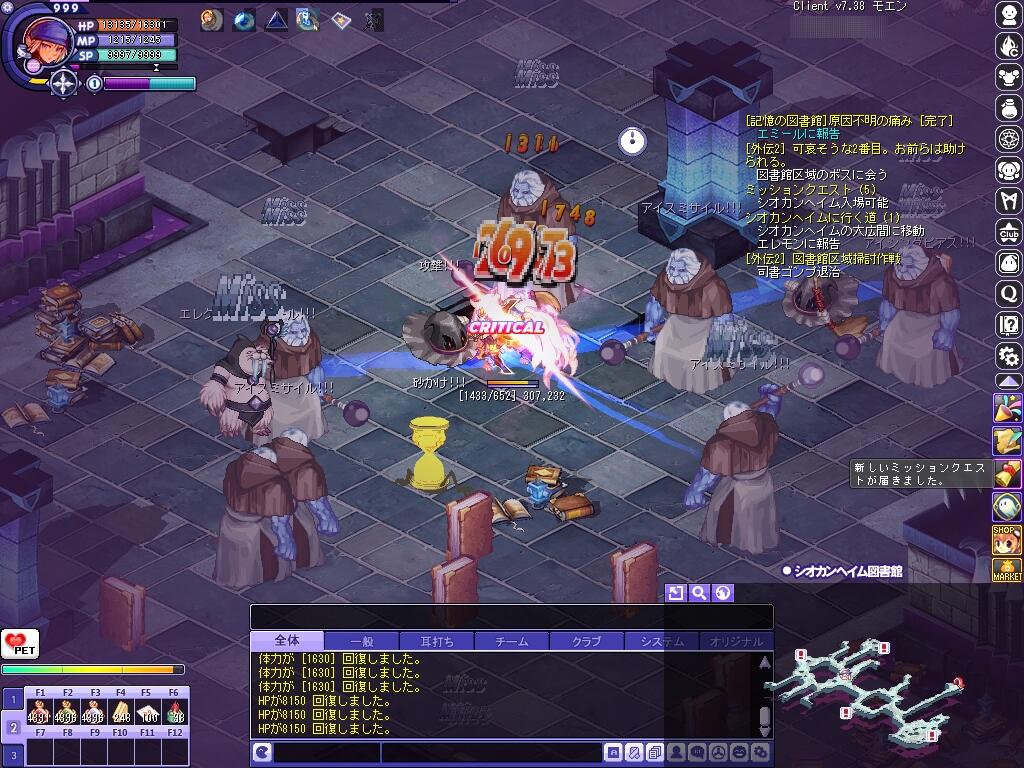This screenshot has height=768, width=1024.
Task: Click the magnifier button above the minimap
Action: click(x=699, y=593)
